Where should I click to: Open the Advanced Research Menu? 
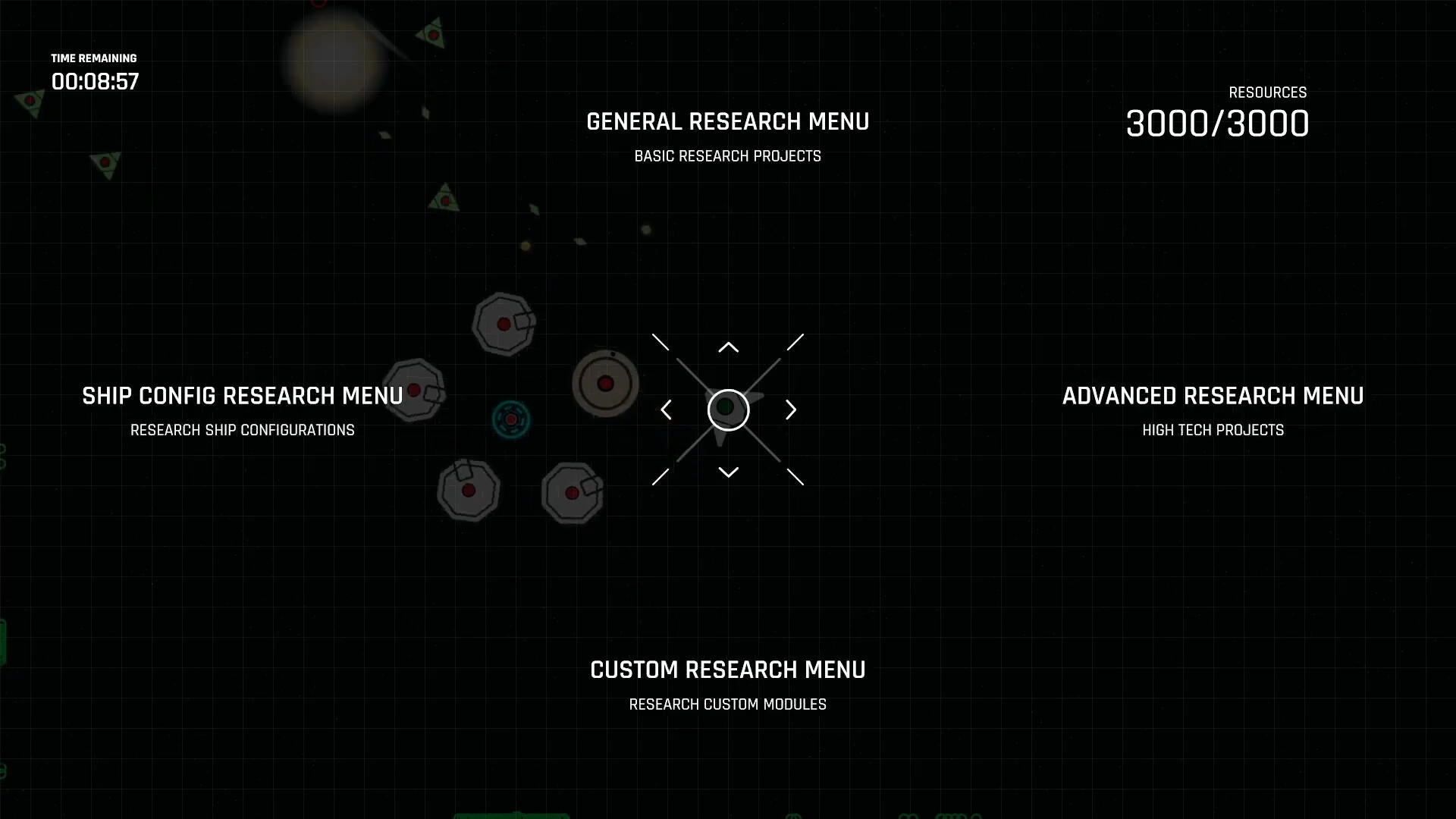1214,395
